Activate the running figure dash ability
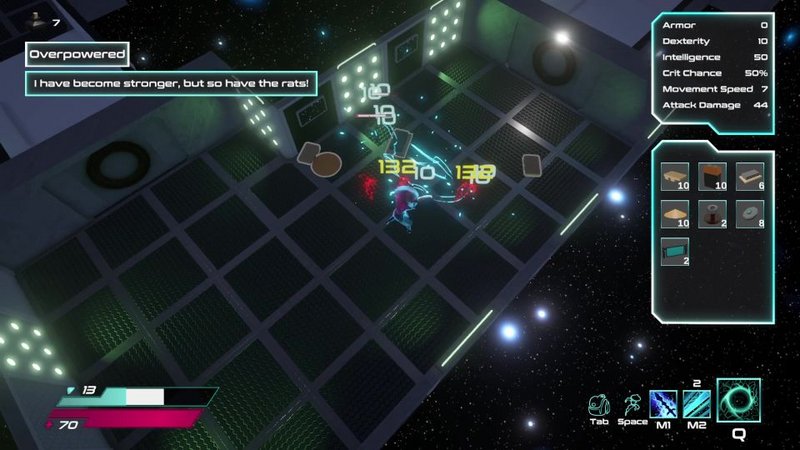800x450 pixels. coord(632,403)
